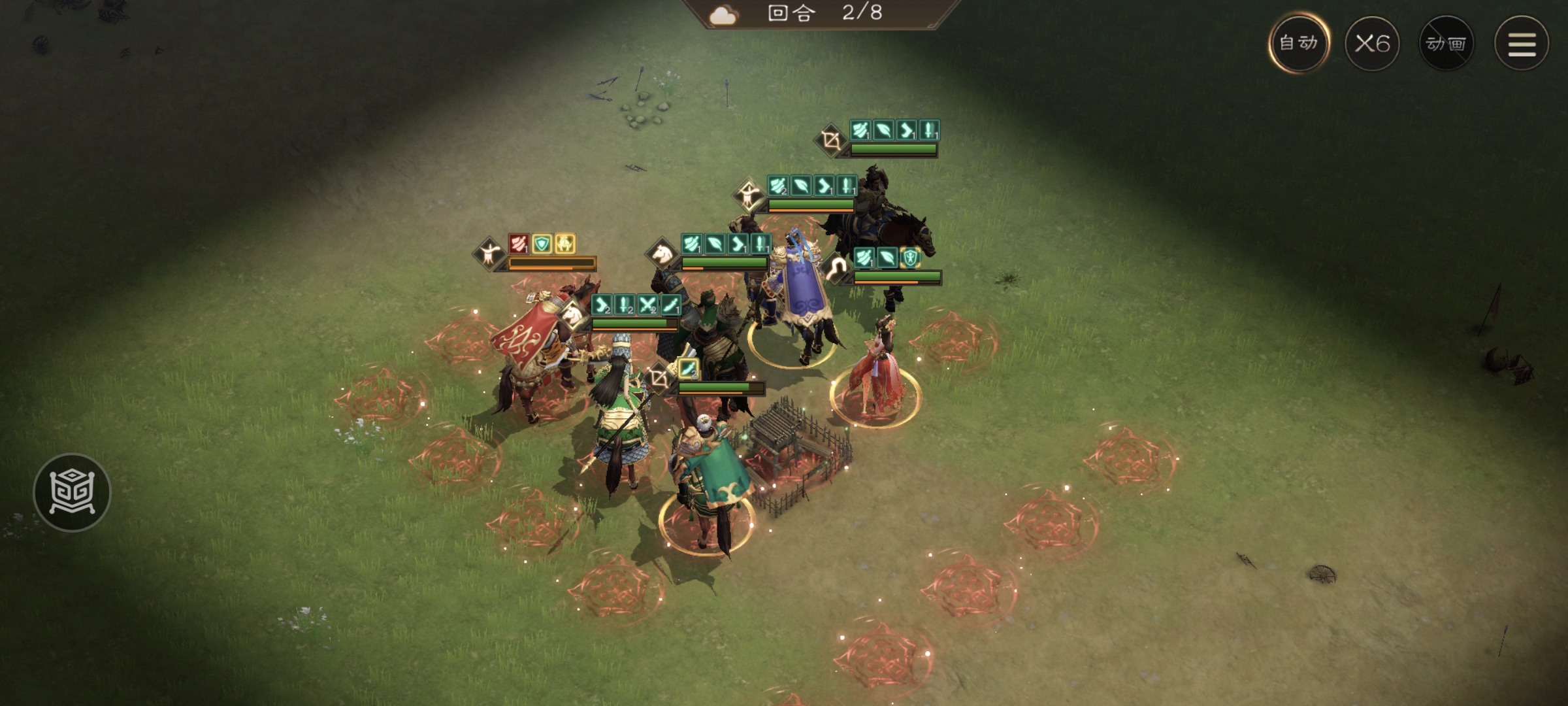1568x706 pixels.
Task: Open the battle formation icon button
Action: (72, 492)
